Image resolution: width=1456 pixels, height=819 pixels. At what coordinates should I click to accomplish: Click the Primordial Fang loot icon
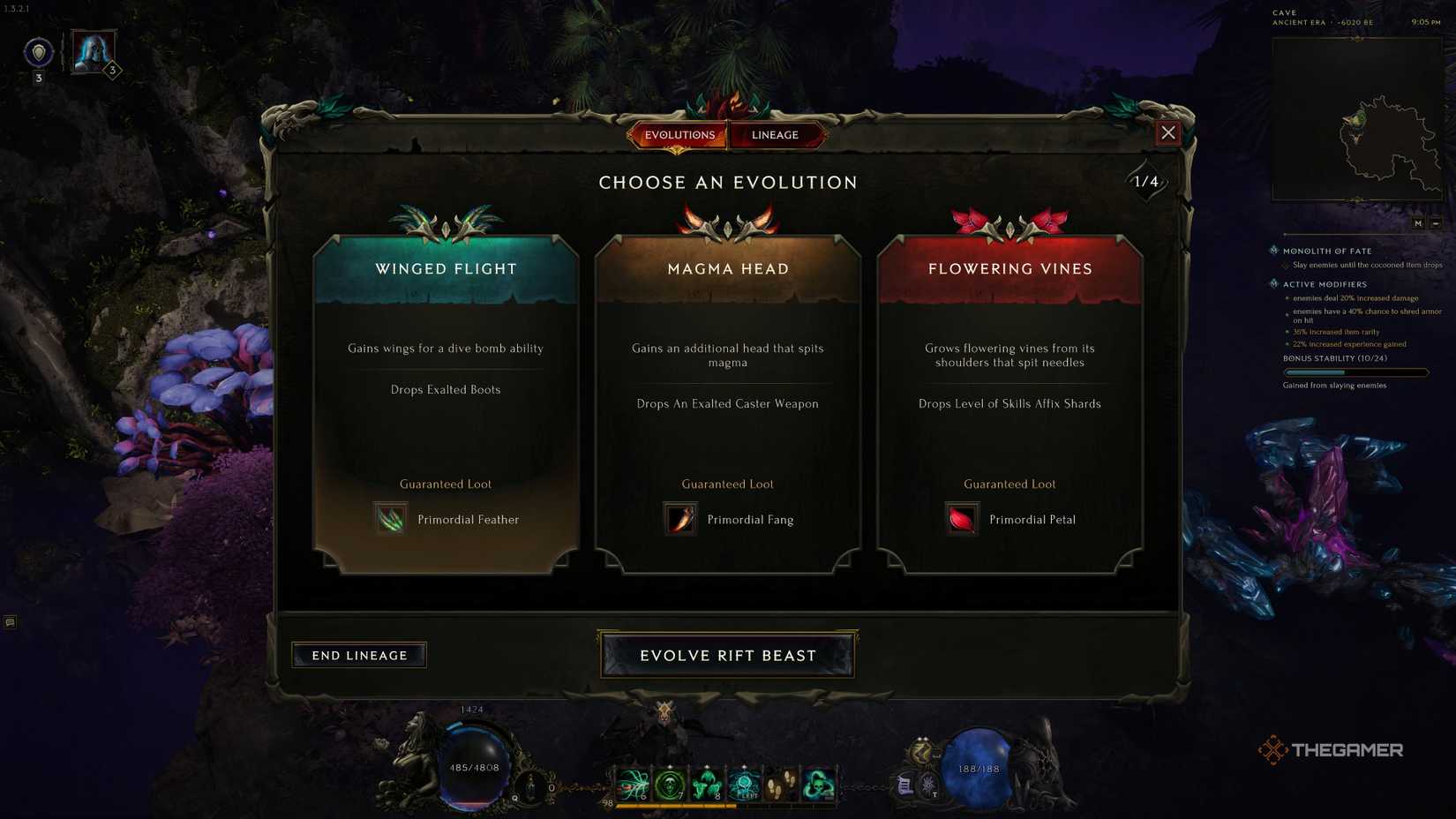pyautogui.click(x=680, y=519)
